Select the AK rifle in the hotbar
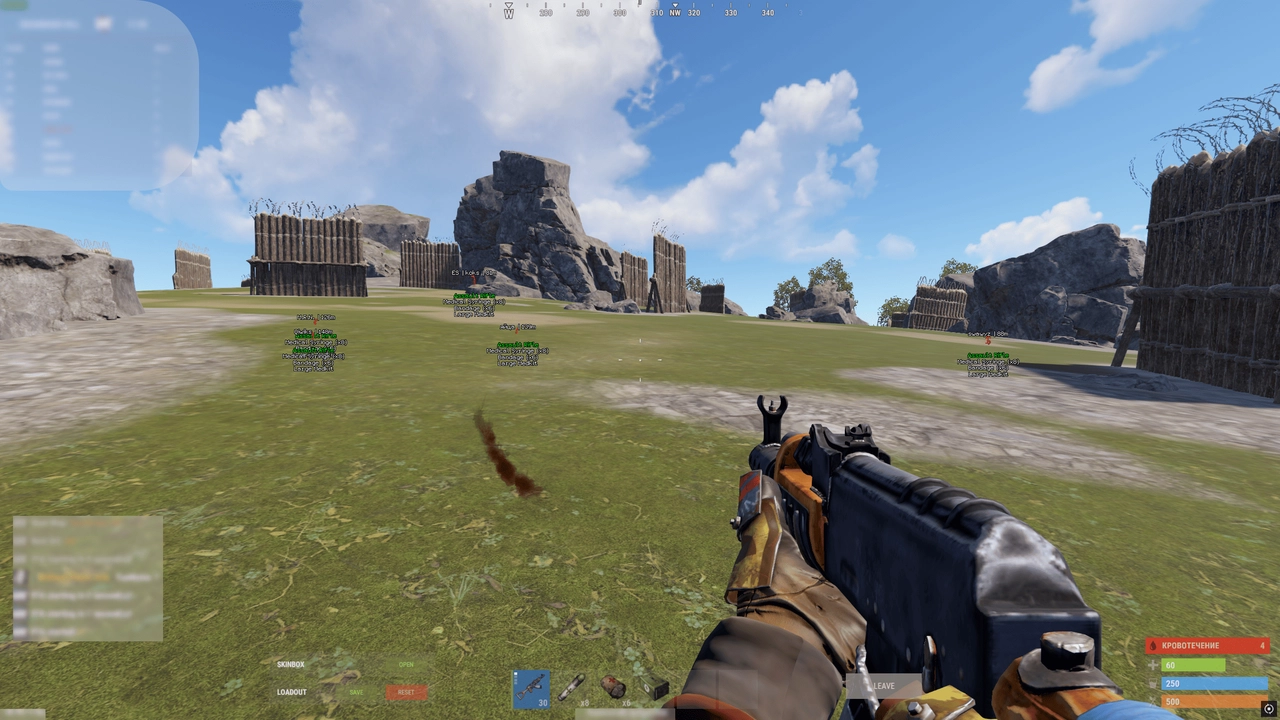This screenshot has width=1280, height=720. click(531, 690)
